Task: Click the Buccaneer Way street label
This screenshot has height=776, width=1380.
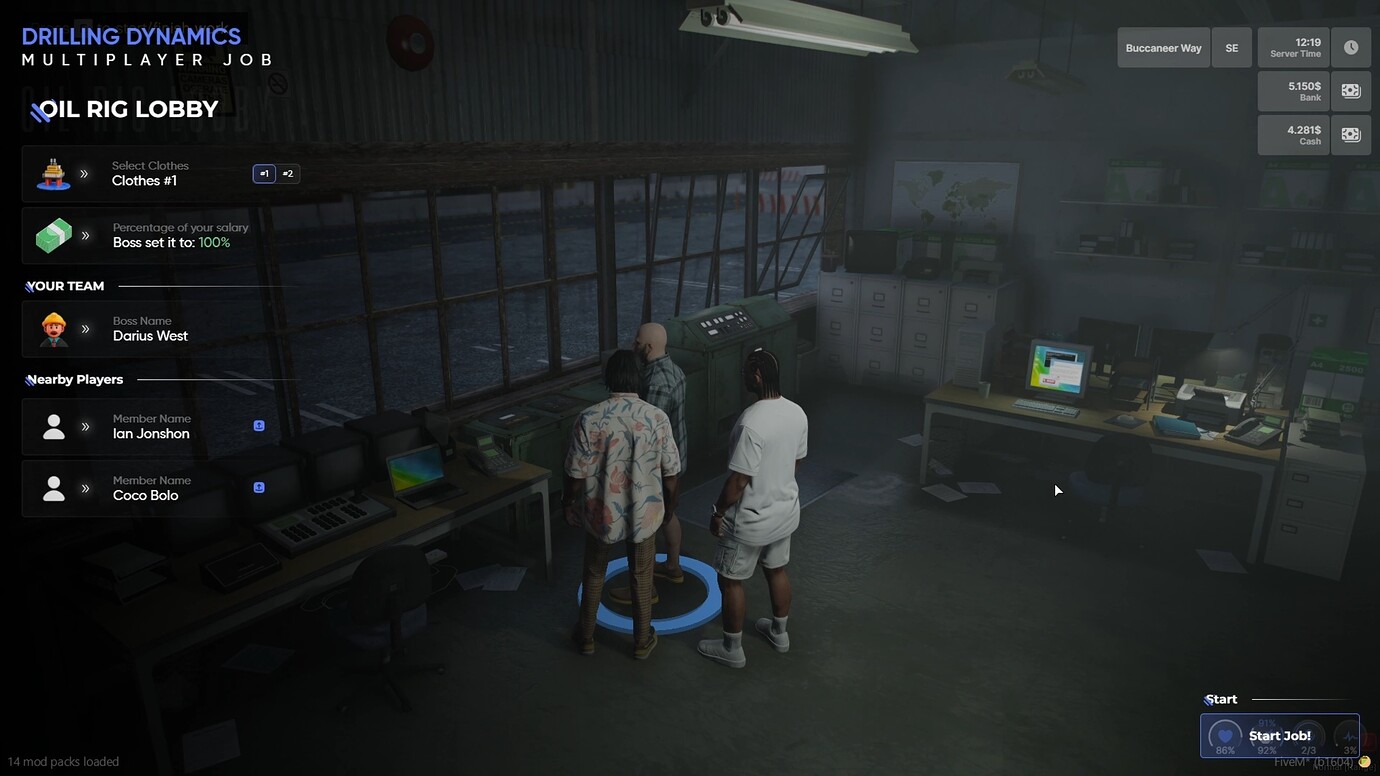Action: pyautogui.click(x=1162, y=46)
